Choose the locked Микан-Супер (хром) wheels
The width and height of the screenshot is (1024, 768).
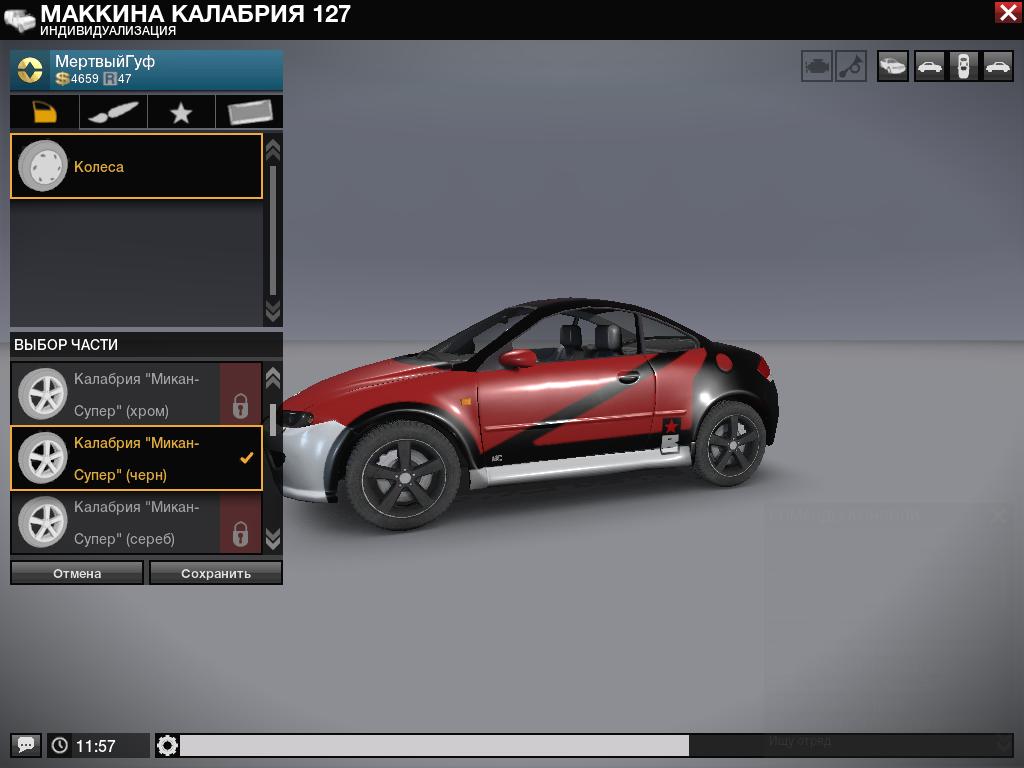pyautogui.click(x=136, y=394)
